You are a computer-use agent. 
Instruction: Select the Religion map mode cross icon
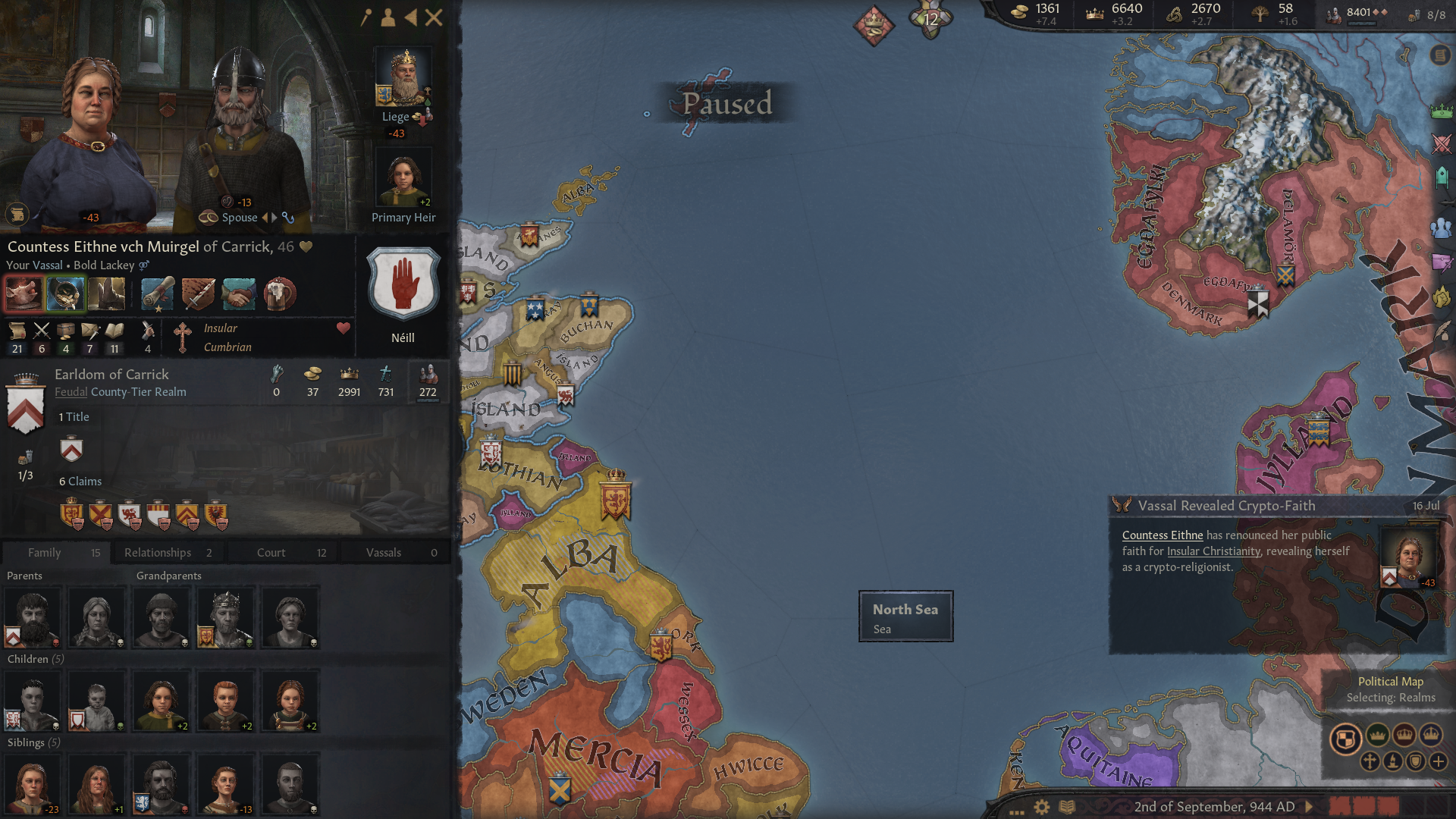(1371, 761)
